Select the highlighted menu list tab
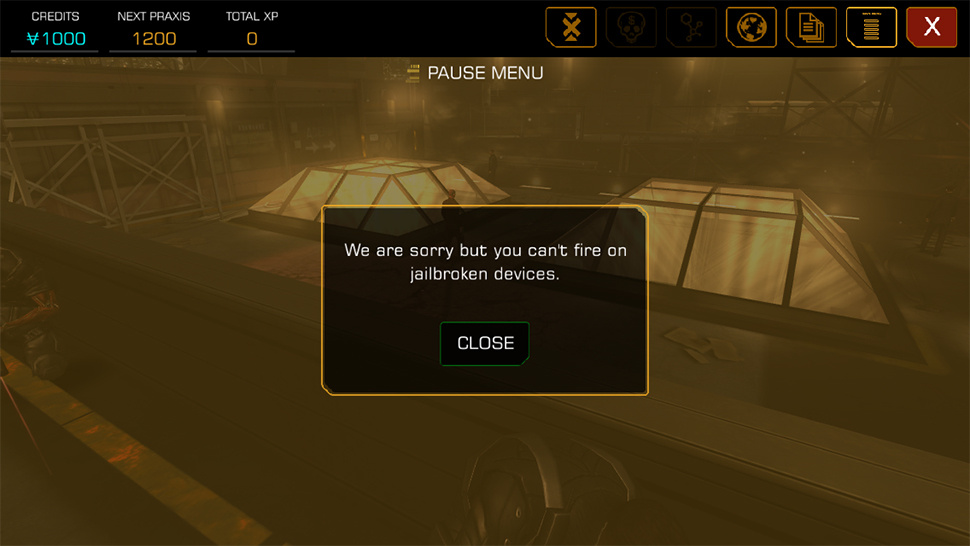The image size is (970, 546). (871, 27)
